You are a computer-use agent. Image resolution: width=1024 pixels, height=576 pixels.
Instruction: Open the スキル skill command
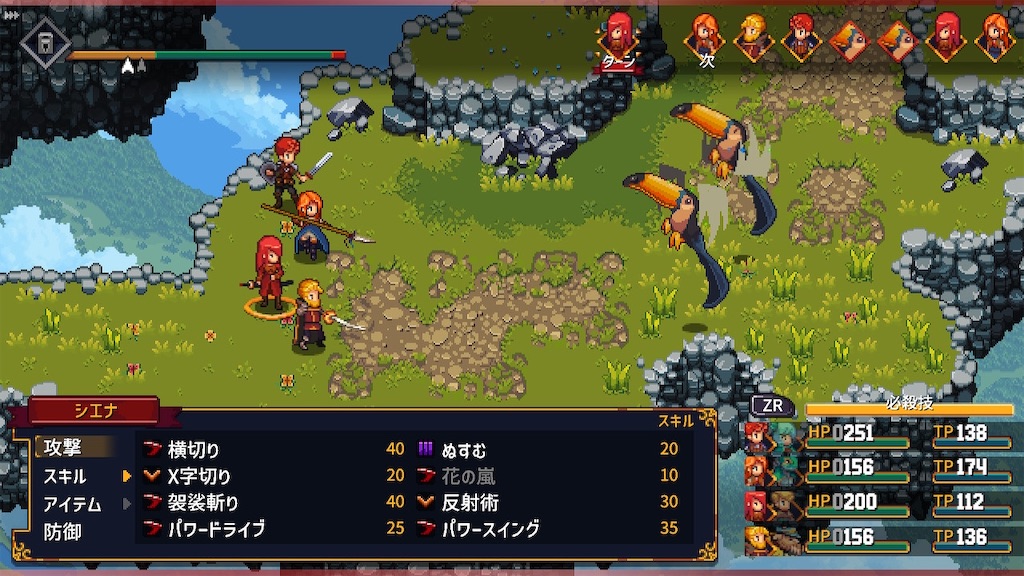click(x=64, y=476)
